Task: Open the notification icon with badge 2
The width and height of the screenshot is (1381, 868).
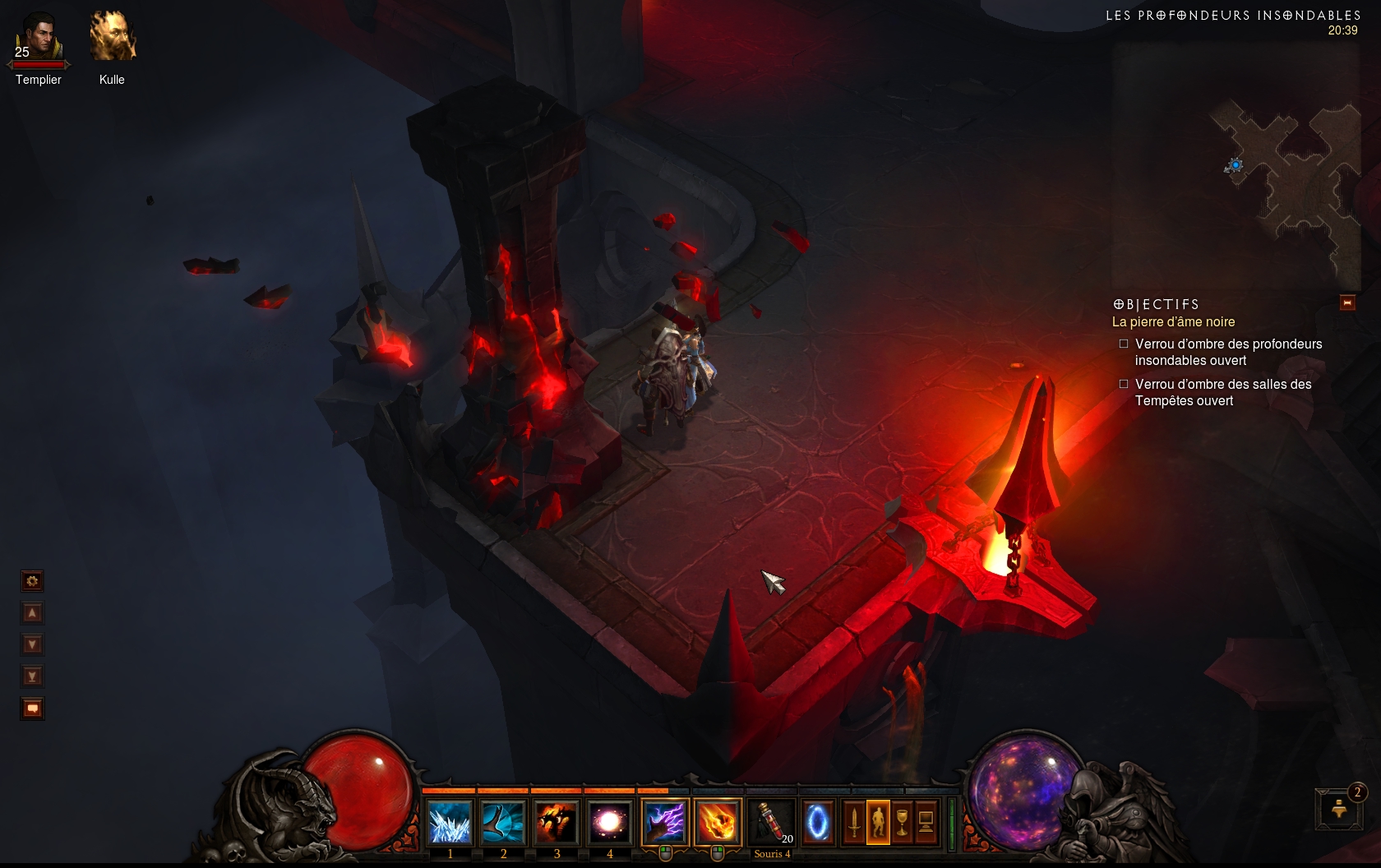Action: (x=1339, y=809)
